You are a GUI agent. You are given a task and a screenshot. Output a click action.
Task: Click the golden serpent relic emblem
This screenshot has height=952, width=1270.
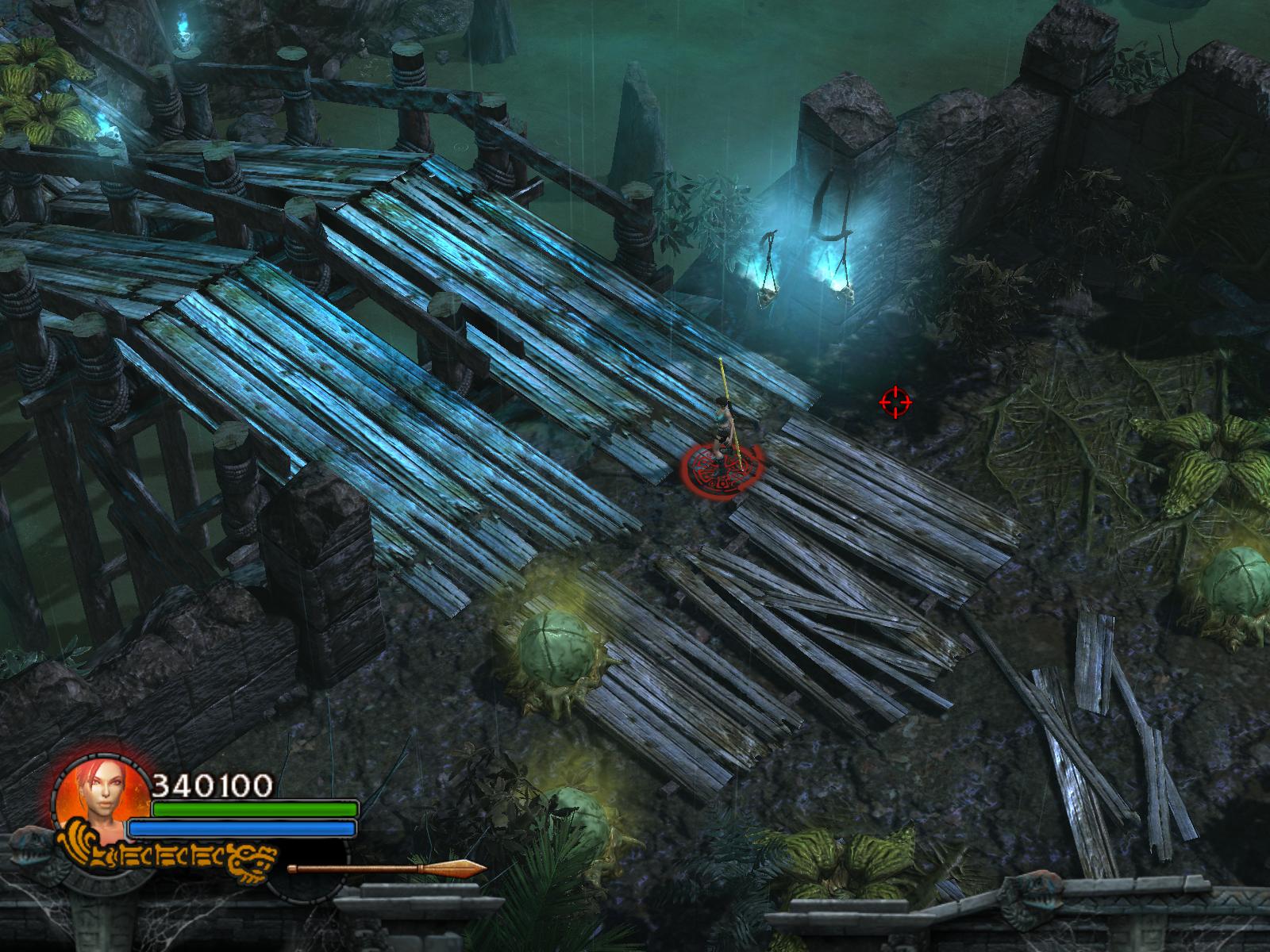coord(167,855)
